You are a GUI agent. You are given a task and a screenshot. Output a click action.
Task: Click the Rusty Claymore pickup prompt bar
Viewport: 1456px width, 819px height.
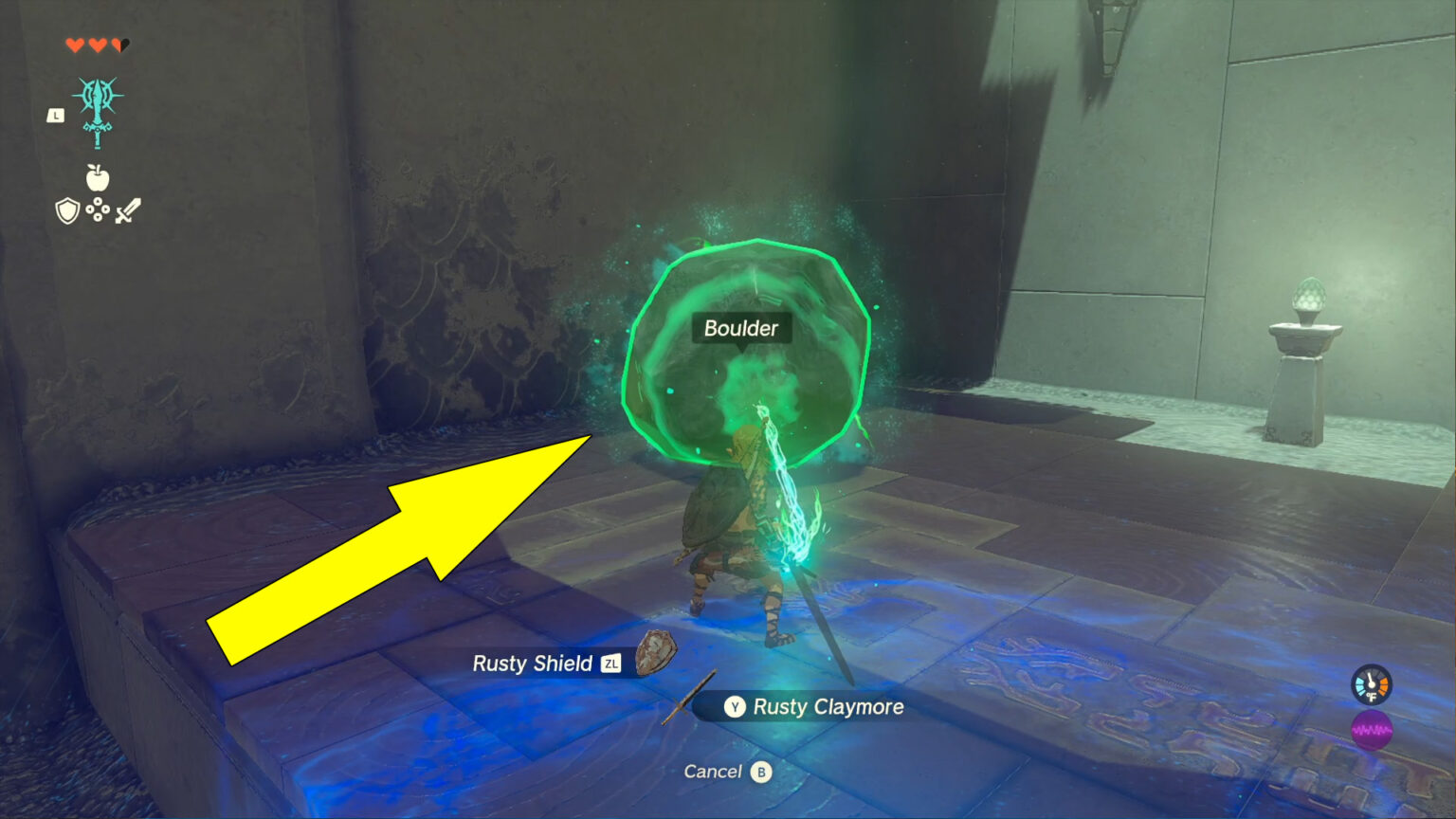801,706
